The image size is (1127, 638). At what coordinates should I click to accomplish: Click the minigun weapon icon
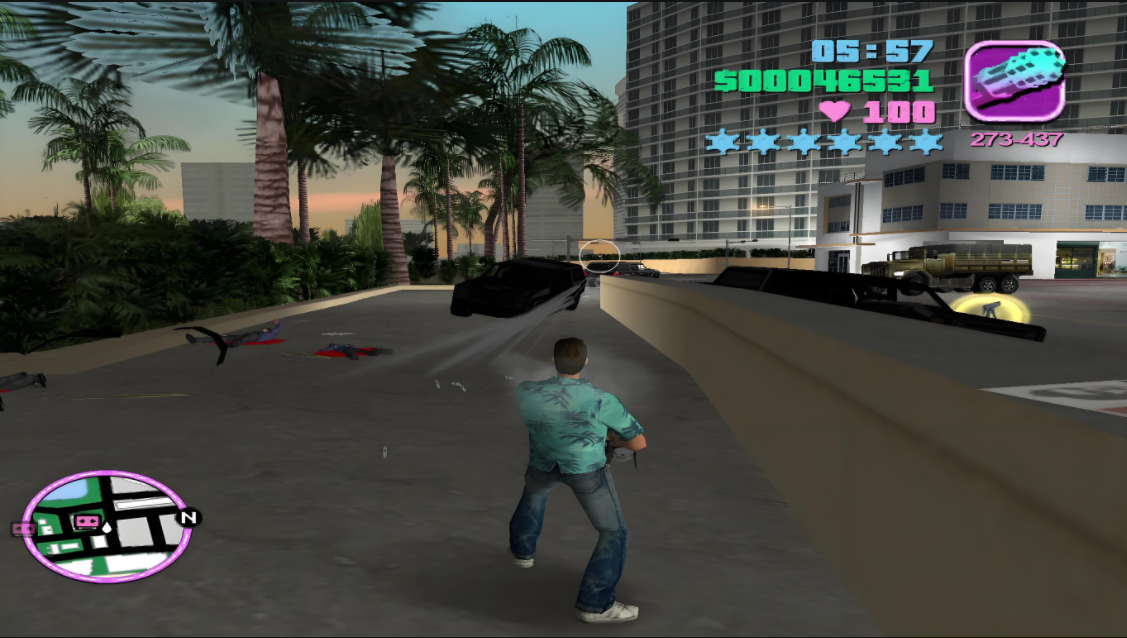[x=1014, y=81]
